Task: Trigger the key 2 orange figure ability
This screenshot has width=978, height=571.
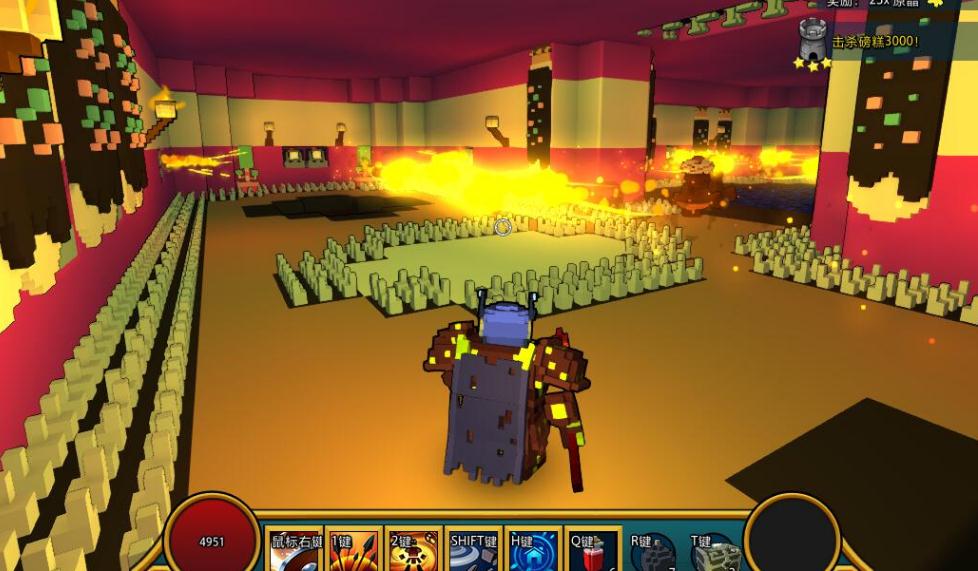Action: (413, 552)
